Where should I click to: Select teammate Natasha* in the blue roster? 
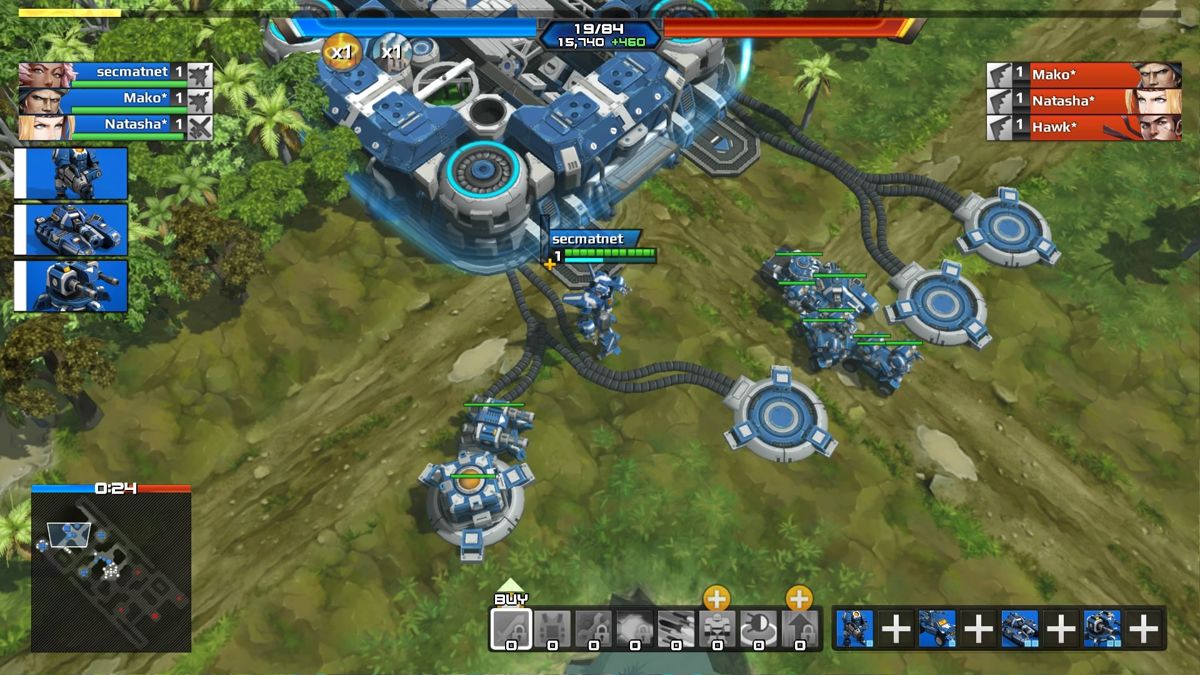click(x=115, y=125)
